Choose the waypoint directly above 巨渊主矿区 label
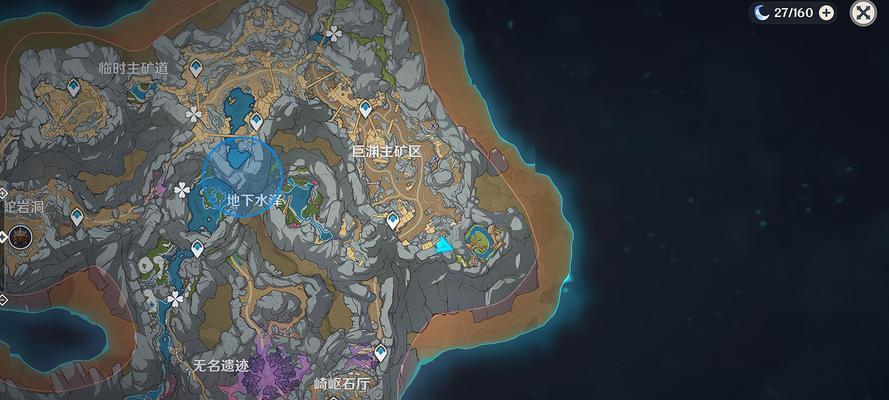Image resolution: width=889 pixels, height=400 pixels. tap(365, 107)
